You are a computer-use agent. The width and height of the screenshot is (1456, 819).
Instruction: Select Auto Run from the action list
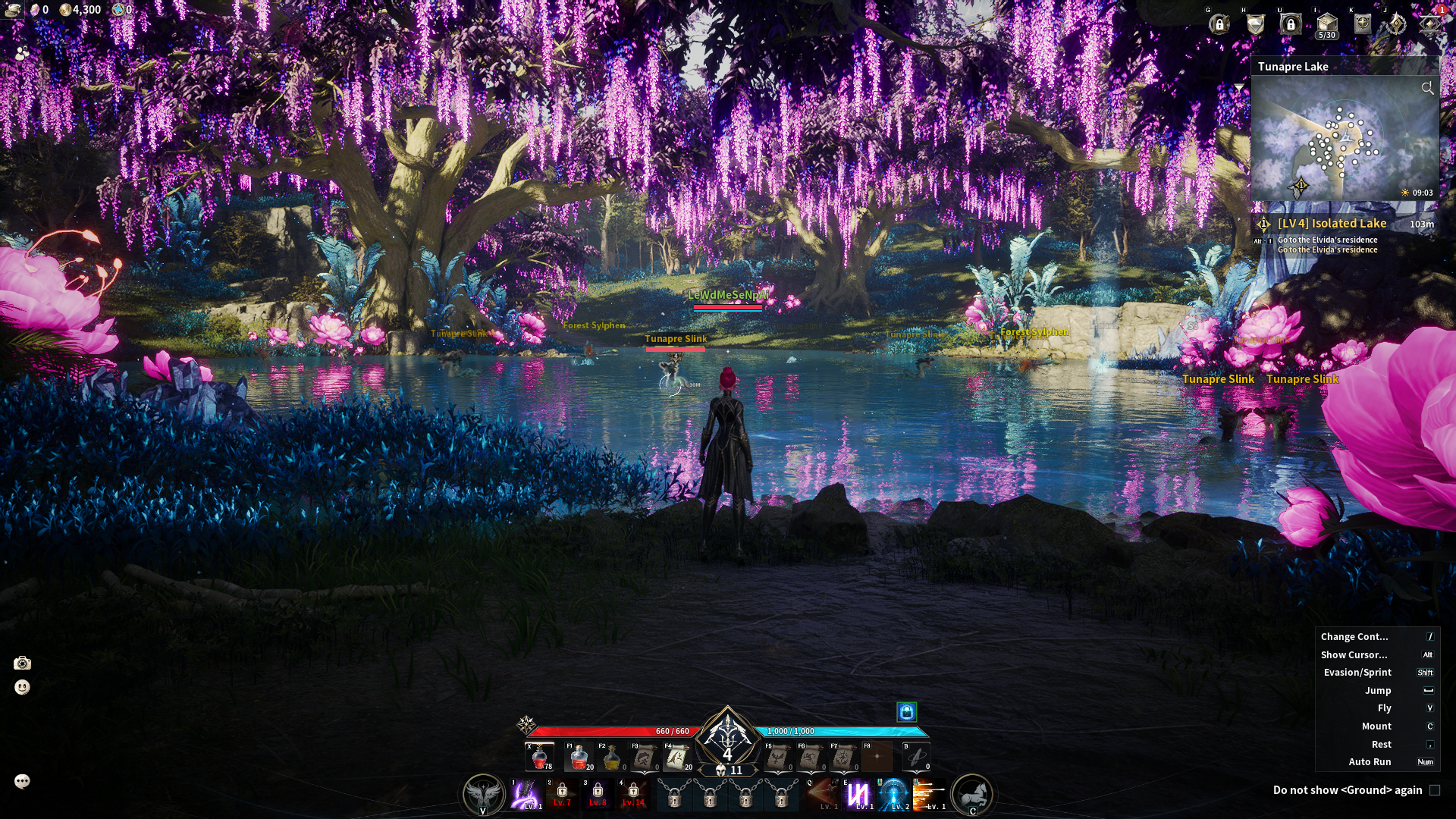1369,762
